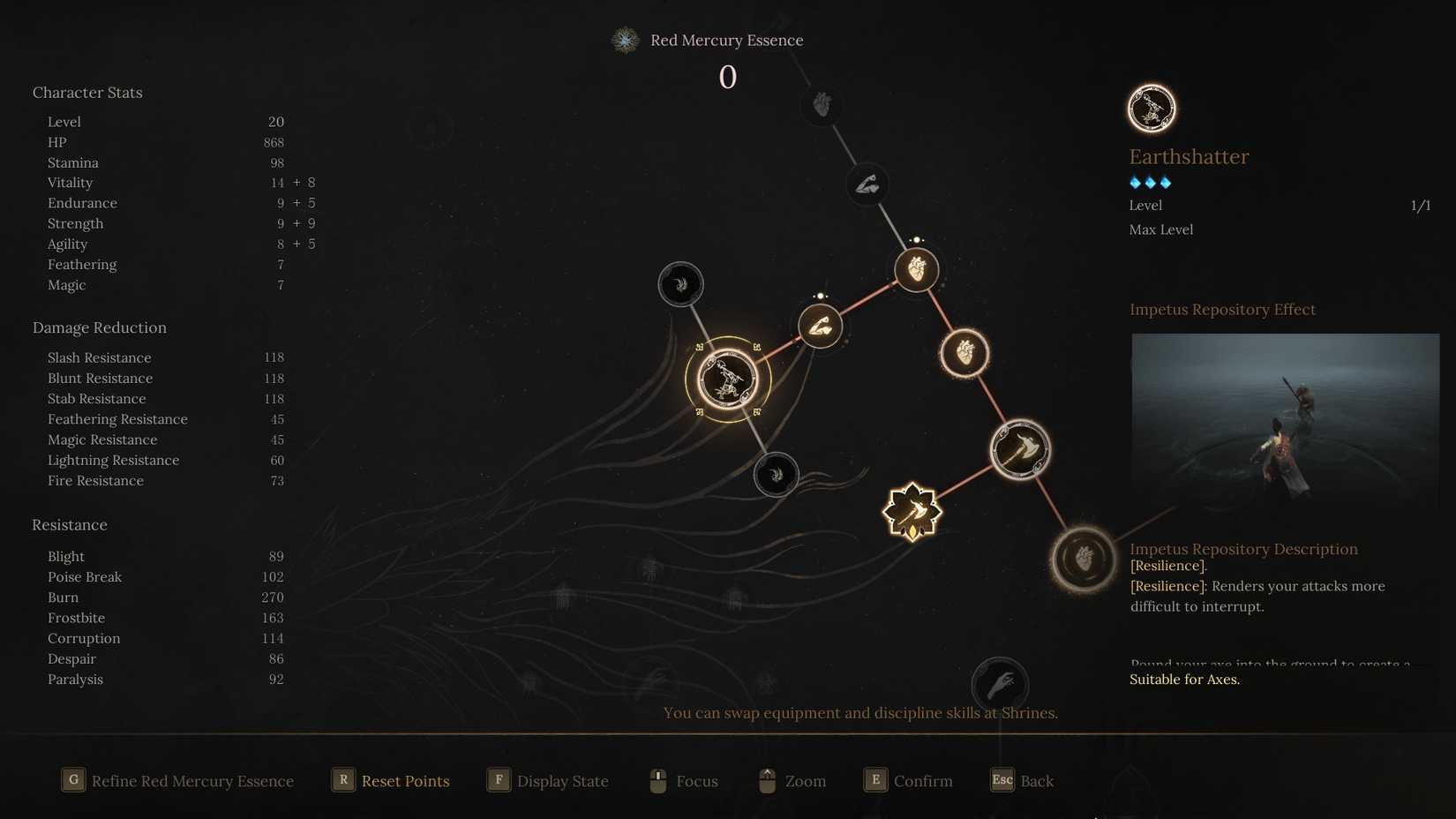Image resolution: width=1456 pixels, height=819 pixels.
Task: Select the highlighted Earthshatter node in the skill tree
Action: 727,378
